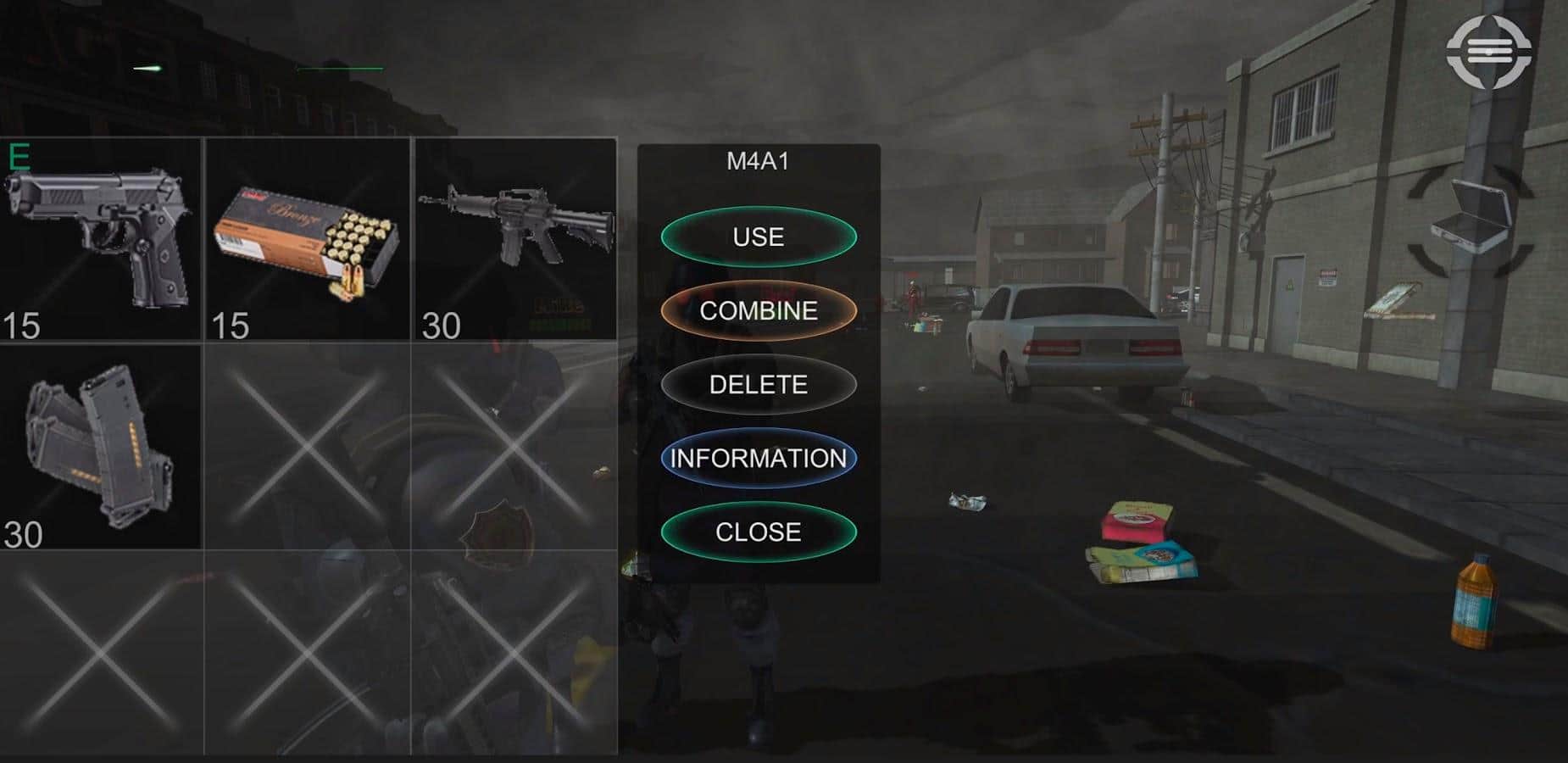This screenshot has width=1568, height=763.
Task: Select the equipped pistol slot
Action: pos(100,240)
